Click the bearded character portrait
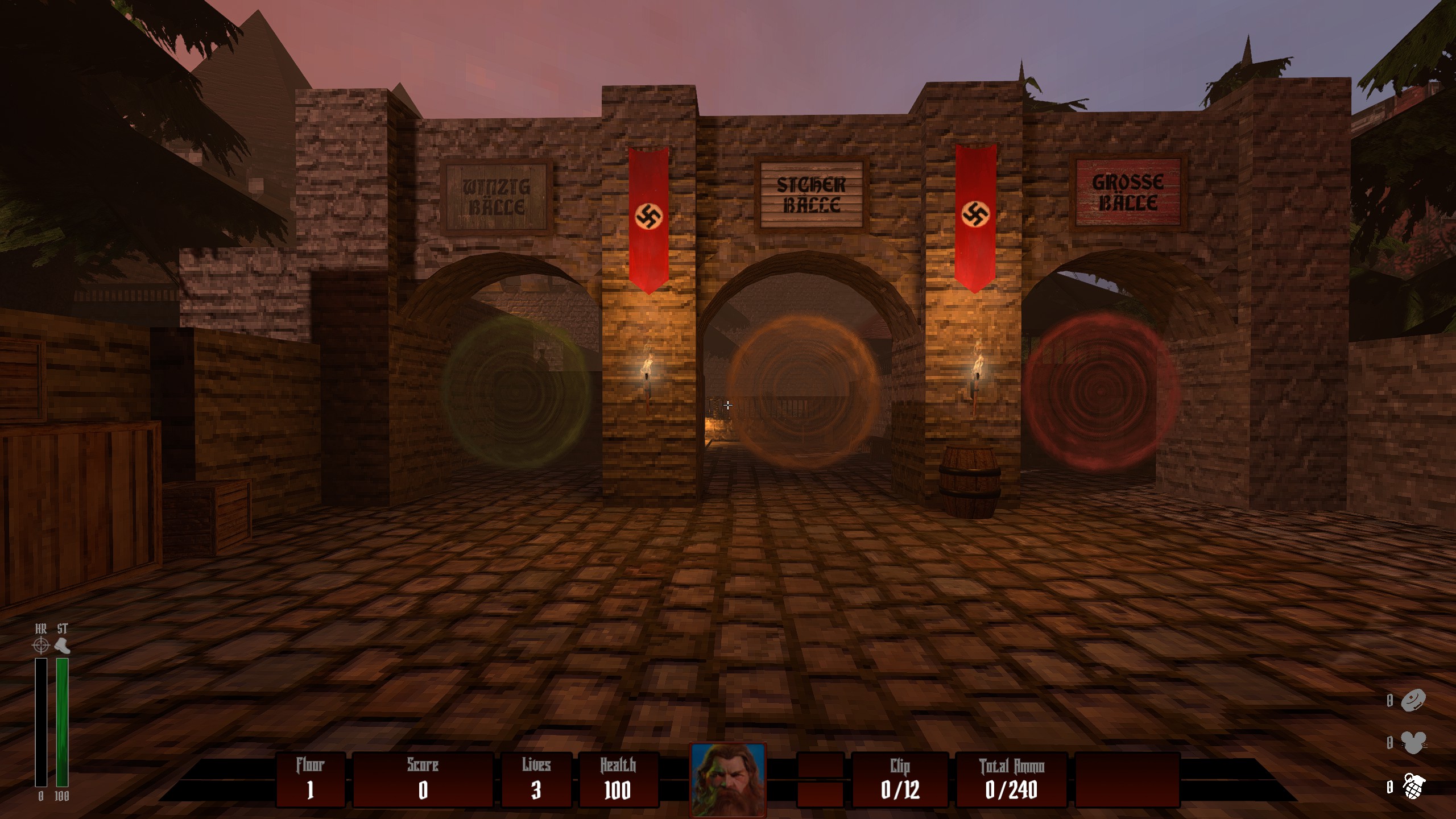1456x819 pixels. (x=727, y=780)
